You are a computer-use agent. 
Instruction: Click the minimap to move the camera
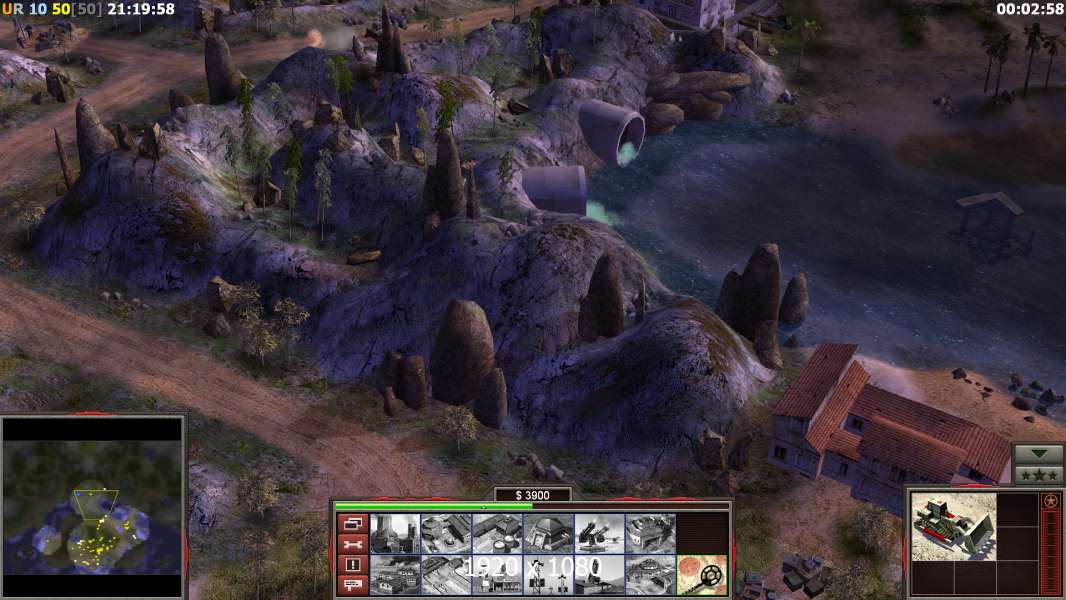pos(93,509)
